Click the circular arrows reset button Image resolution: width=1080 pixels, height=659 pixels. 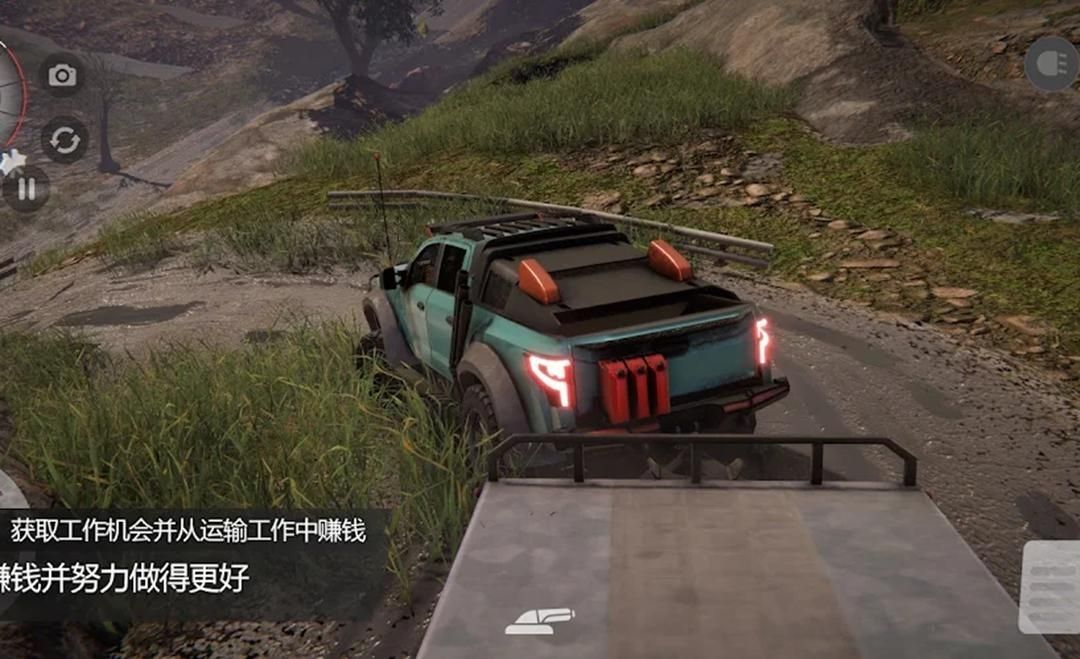65,140
